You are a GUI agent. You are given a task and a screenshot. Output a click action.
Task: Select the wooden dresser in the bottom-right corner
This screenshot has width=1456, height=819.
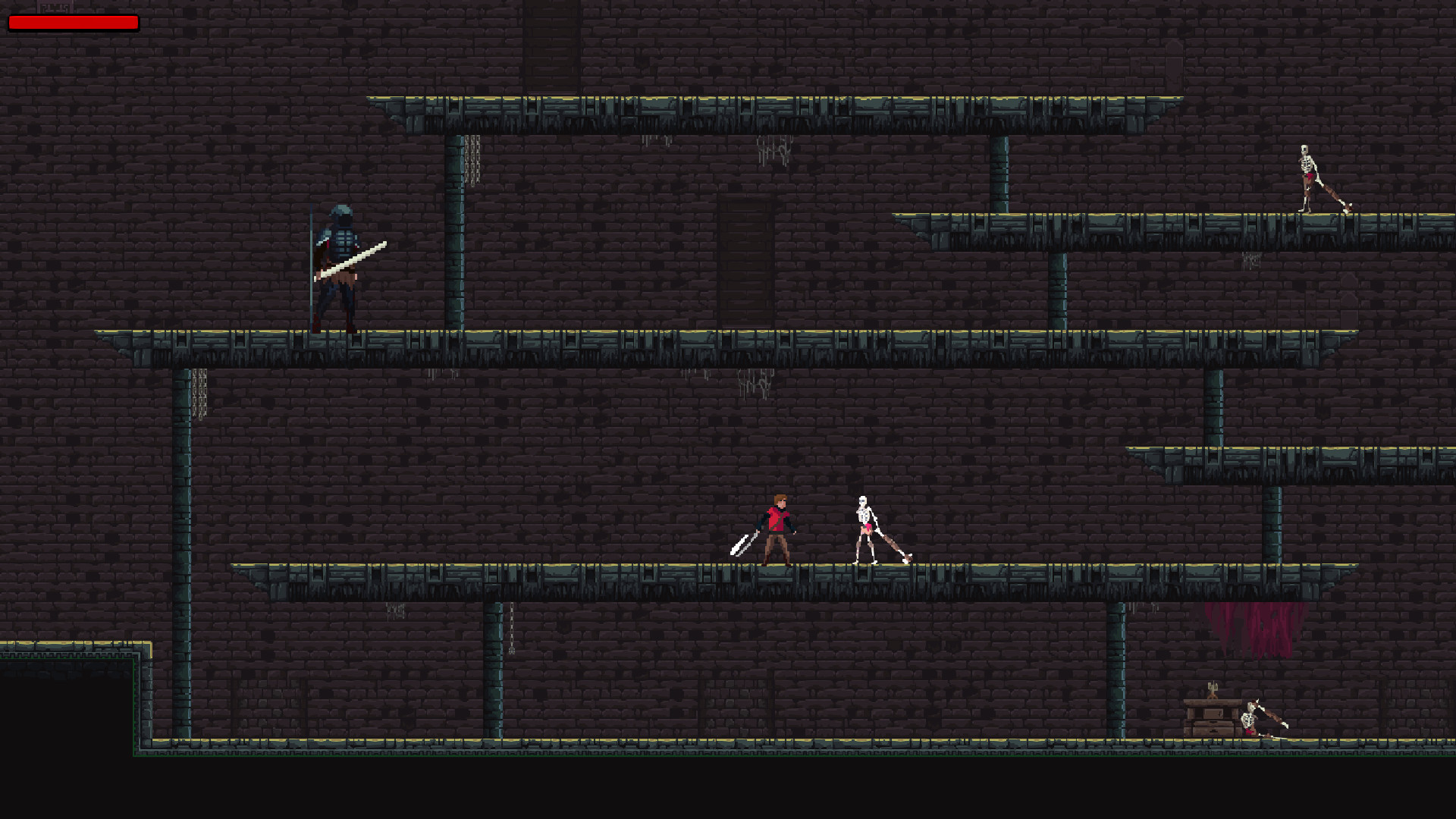(x=1213, y=720)
